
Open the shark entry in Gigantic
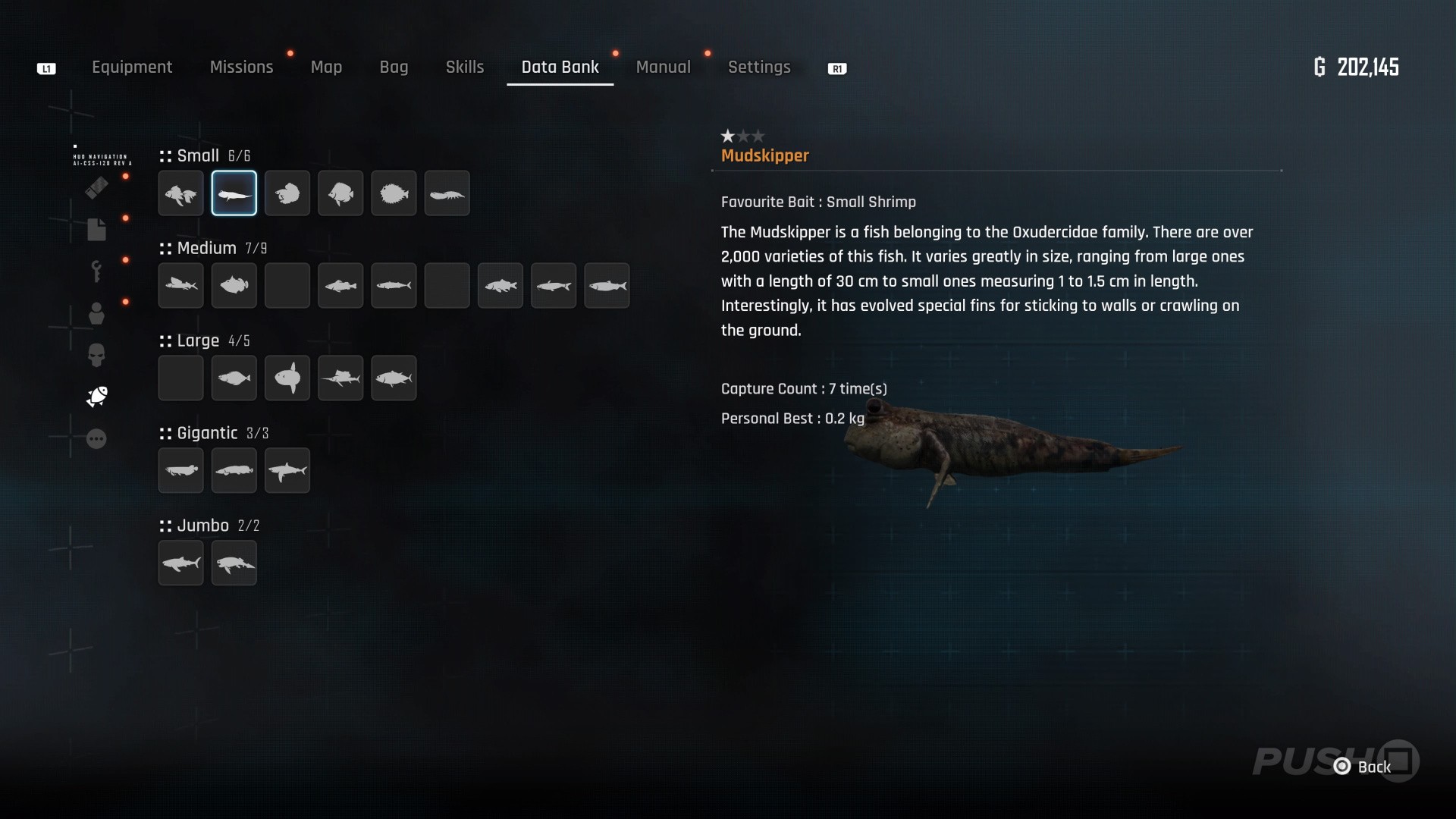[287, 470]
